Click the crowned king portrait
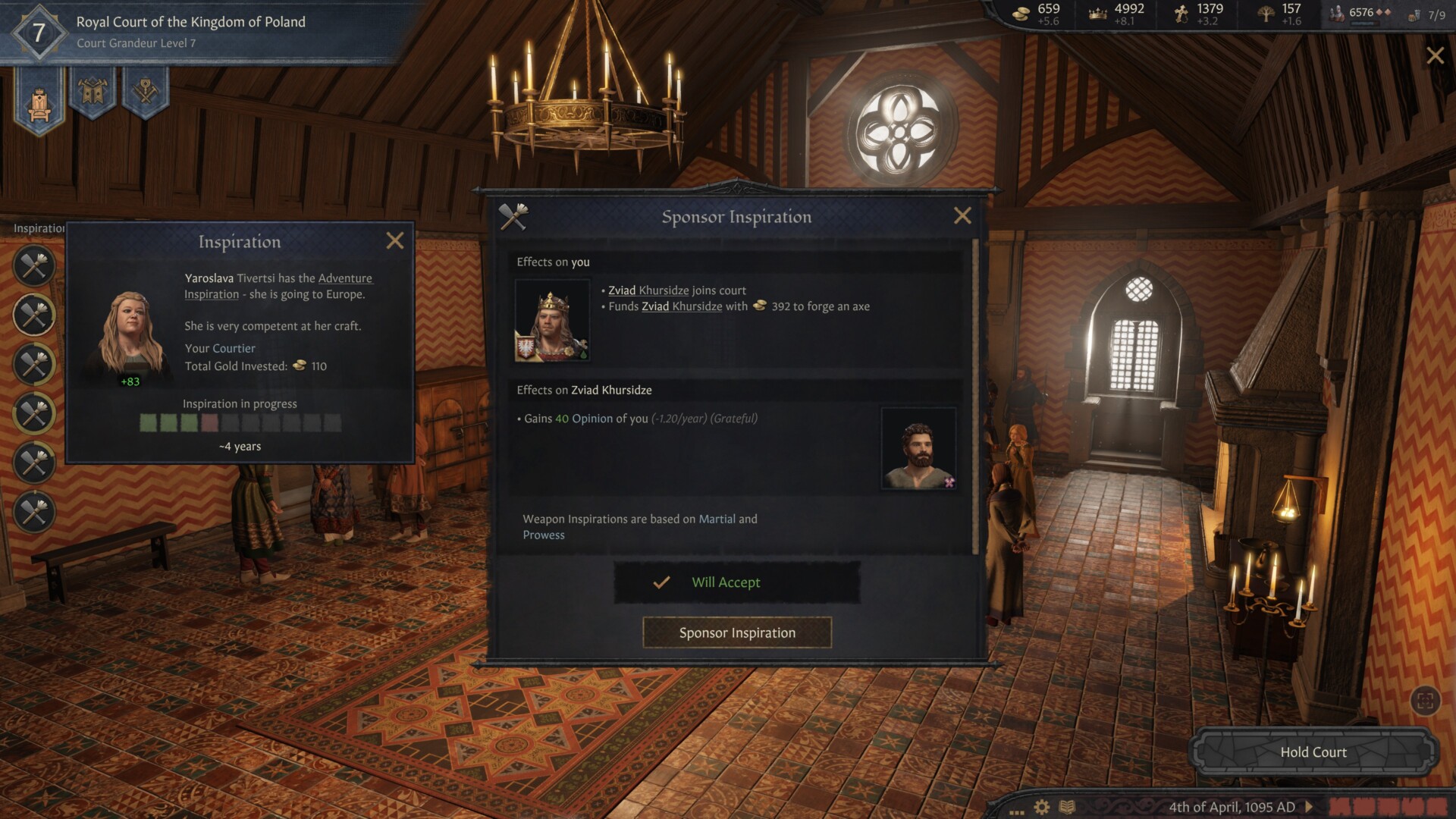1456x819 pixels. click(552, 320)
